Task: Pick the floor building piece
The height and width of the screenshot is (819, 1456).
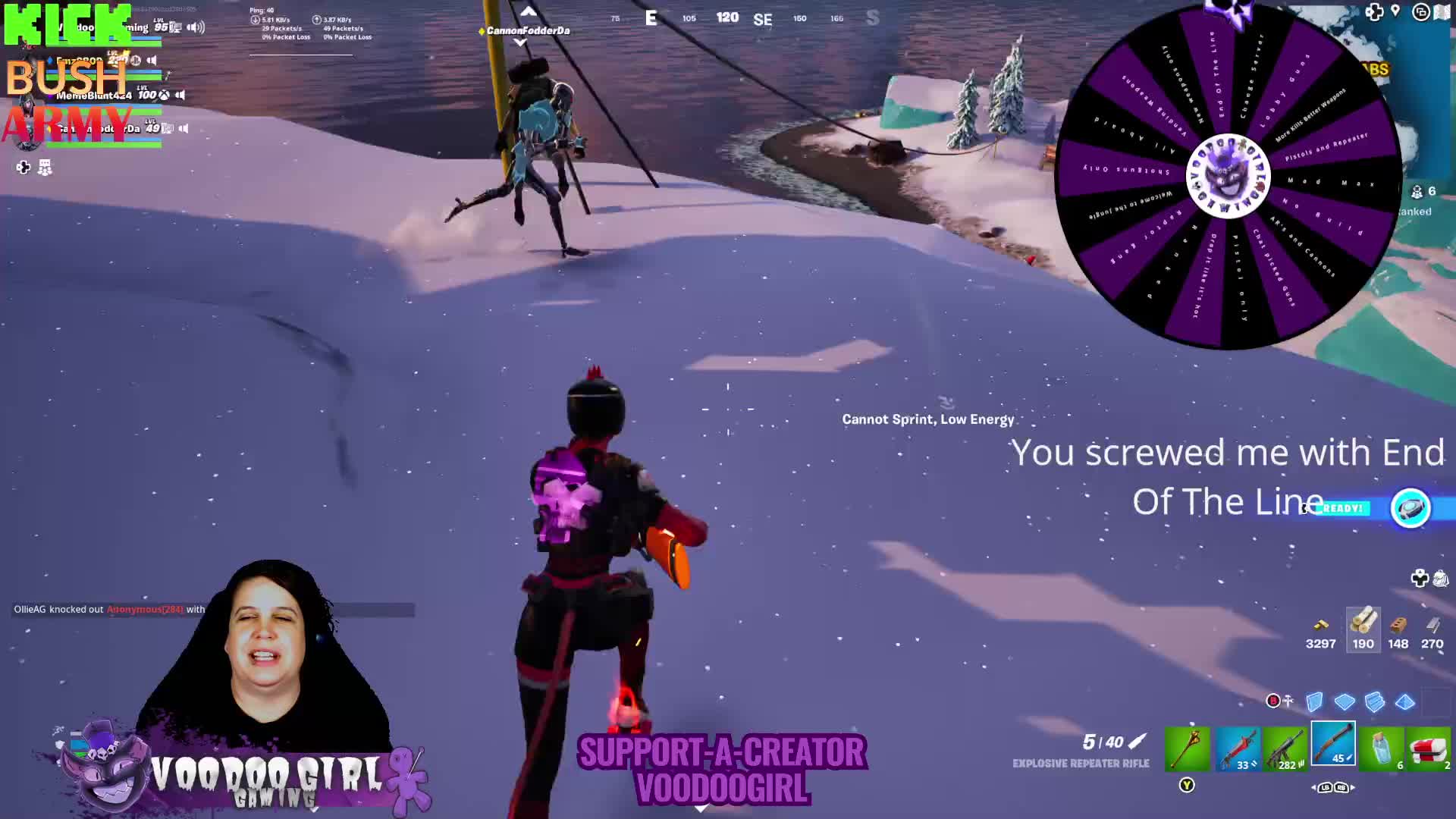Action: tap(1345, 701)
